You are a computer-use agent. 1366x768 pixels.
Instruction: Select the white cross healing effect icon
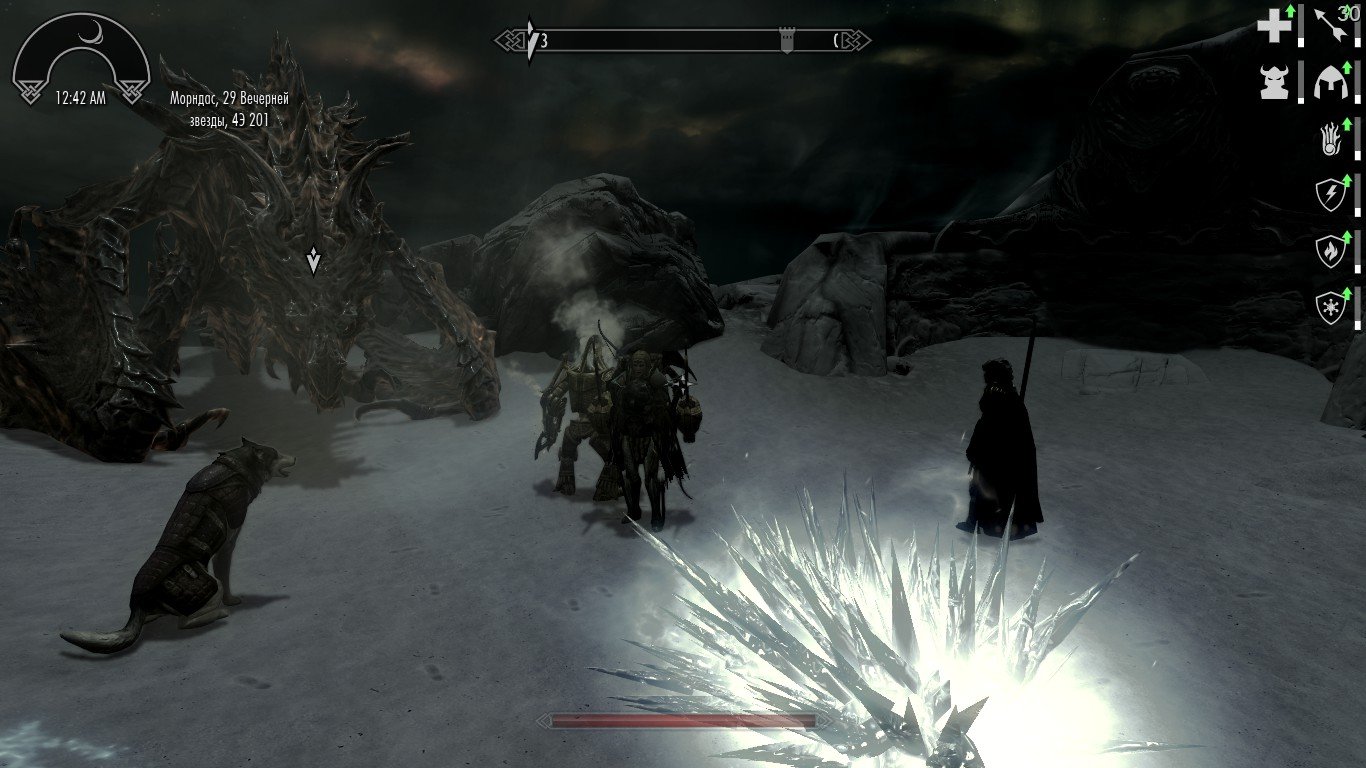1274,26
